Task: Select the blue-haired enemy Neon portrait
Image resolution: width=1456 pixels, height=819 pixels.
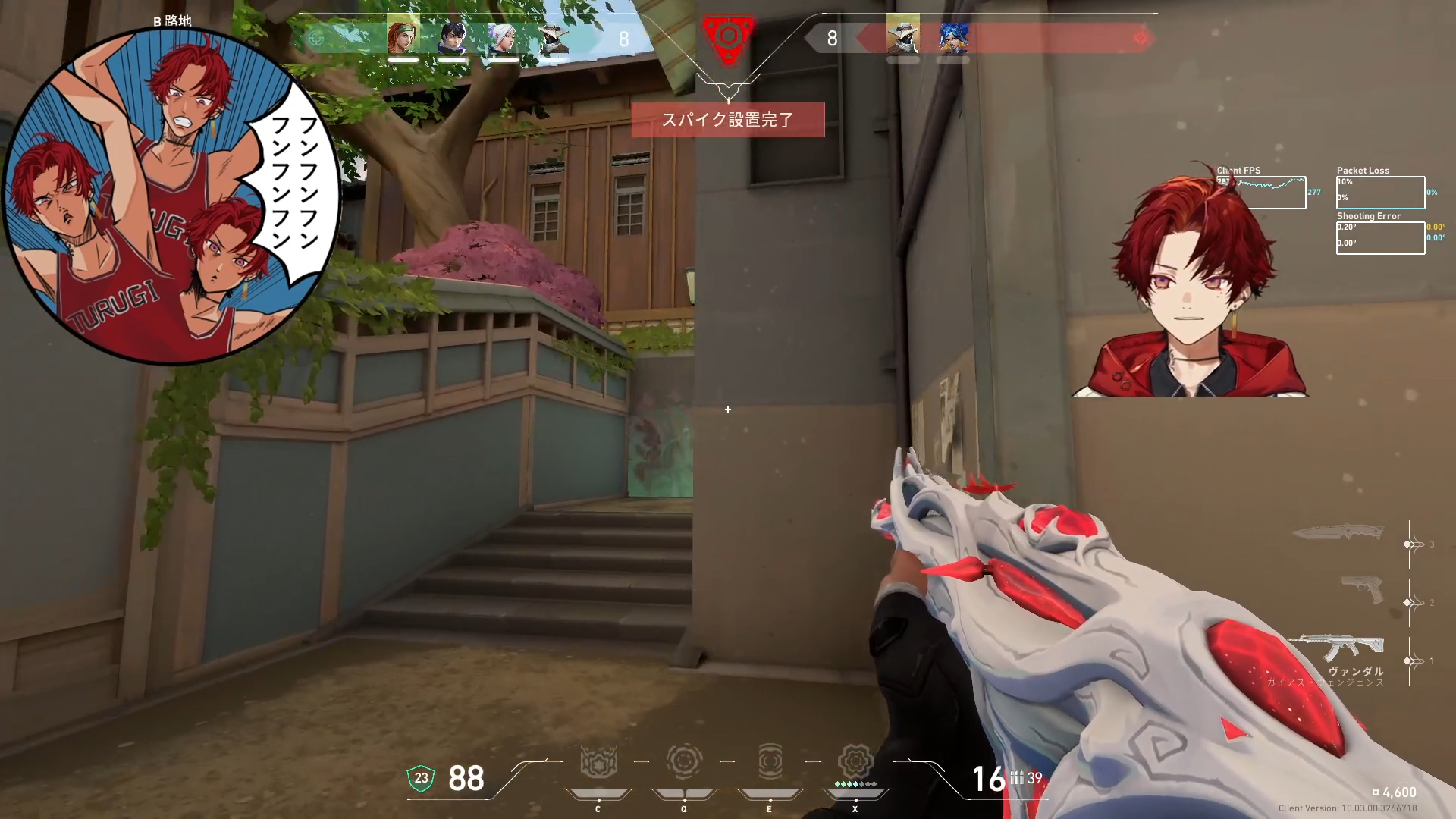Action: point(952,37)
